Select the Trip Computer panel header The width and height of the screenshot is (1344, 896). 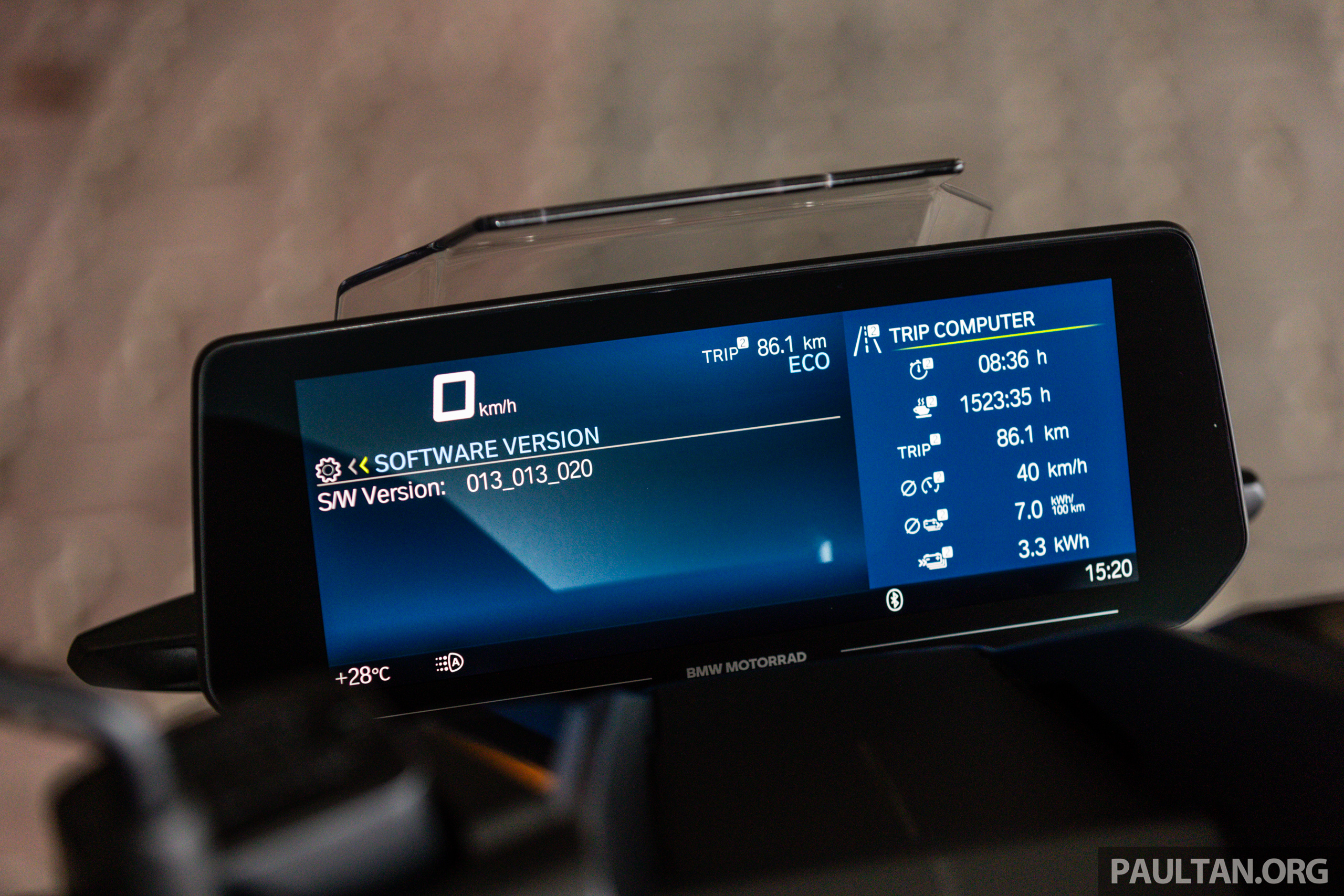point(961,328)
